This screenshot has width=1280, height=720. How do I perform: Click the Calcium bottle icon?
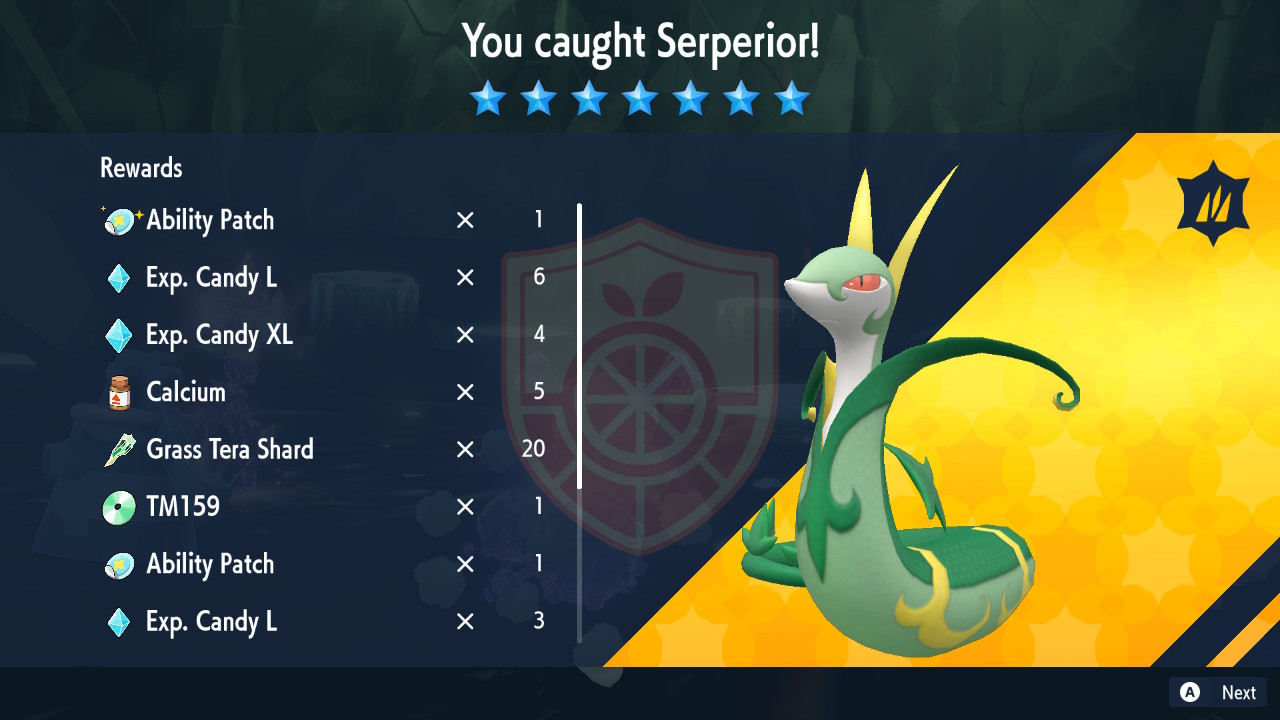[119, 392]
